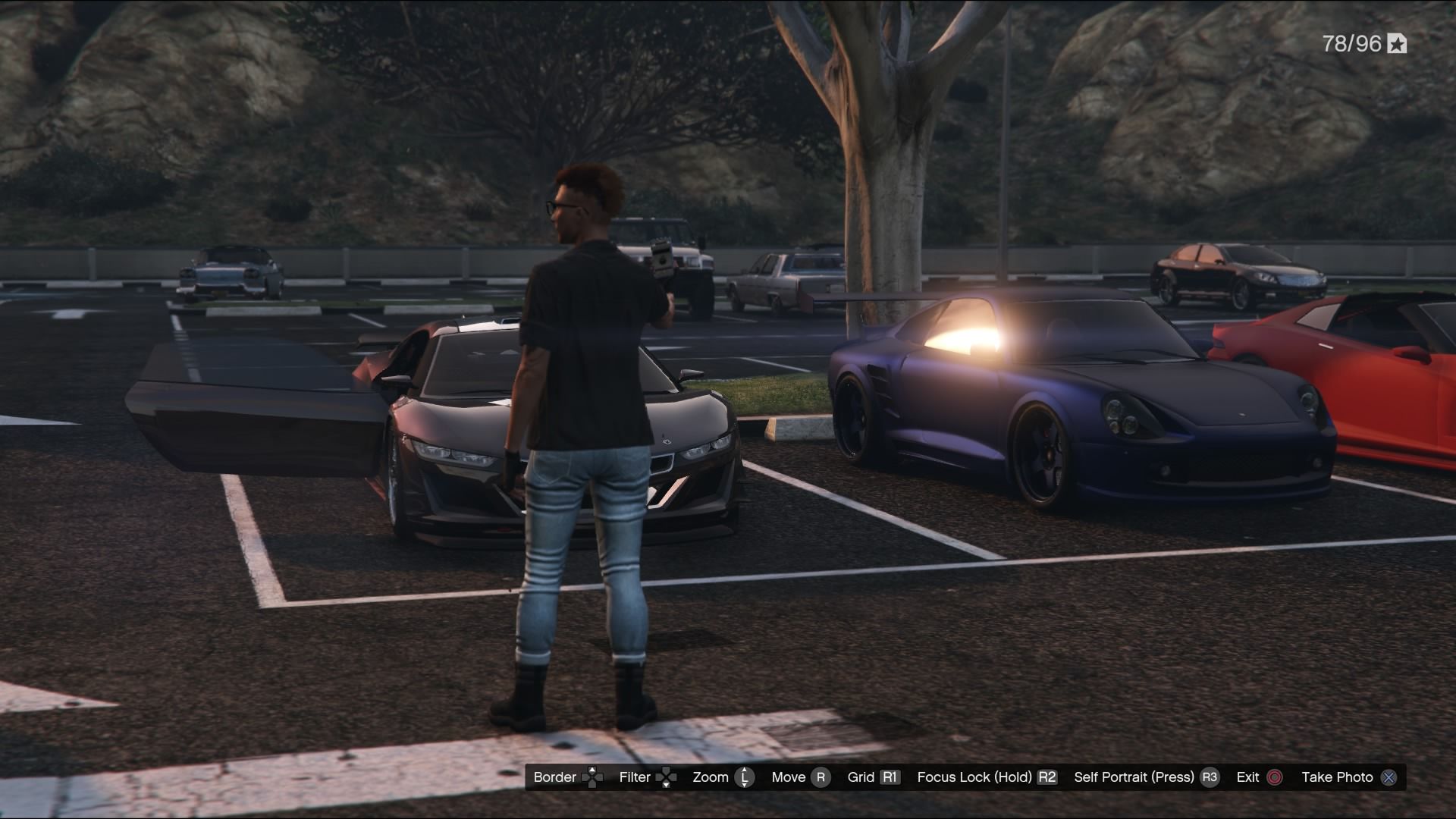Viewport: 1456px width, 819px height.
Task: Exit the camera via circle button
Action: (1276, 777)
